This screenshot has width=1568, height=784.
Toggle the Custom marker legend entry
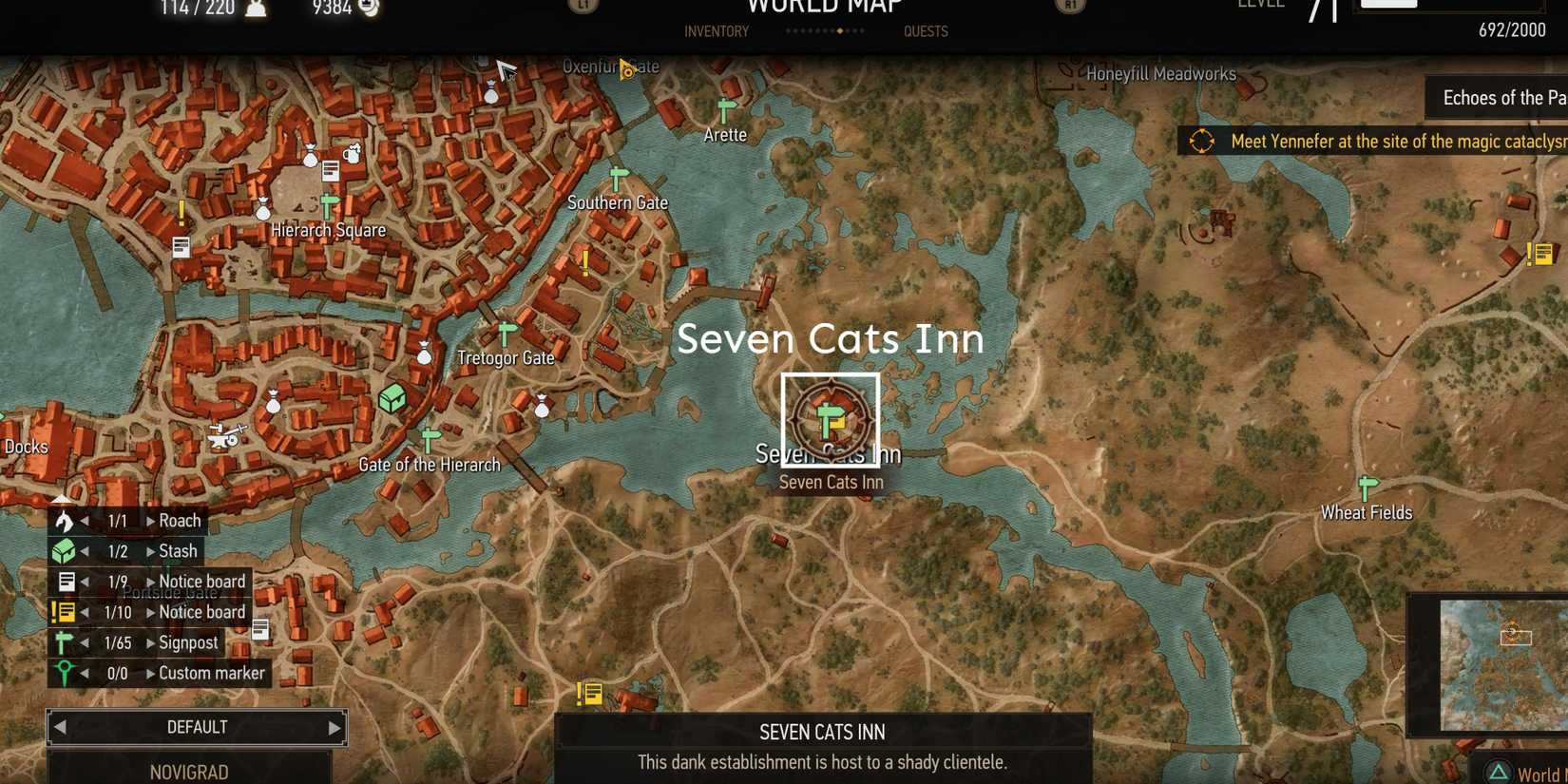pos(64,672)
